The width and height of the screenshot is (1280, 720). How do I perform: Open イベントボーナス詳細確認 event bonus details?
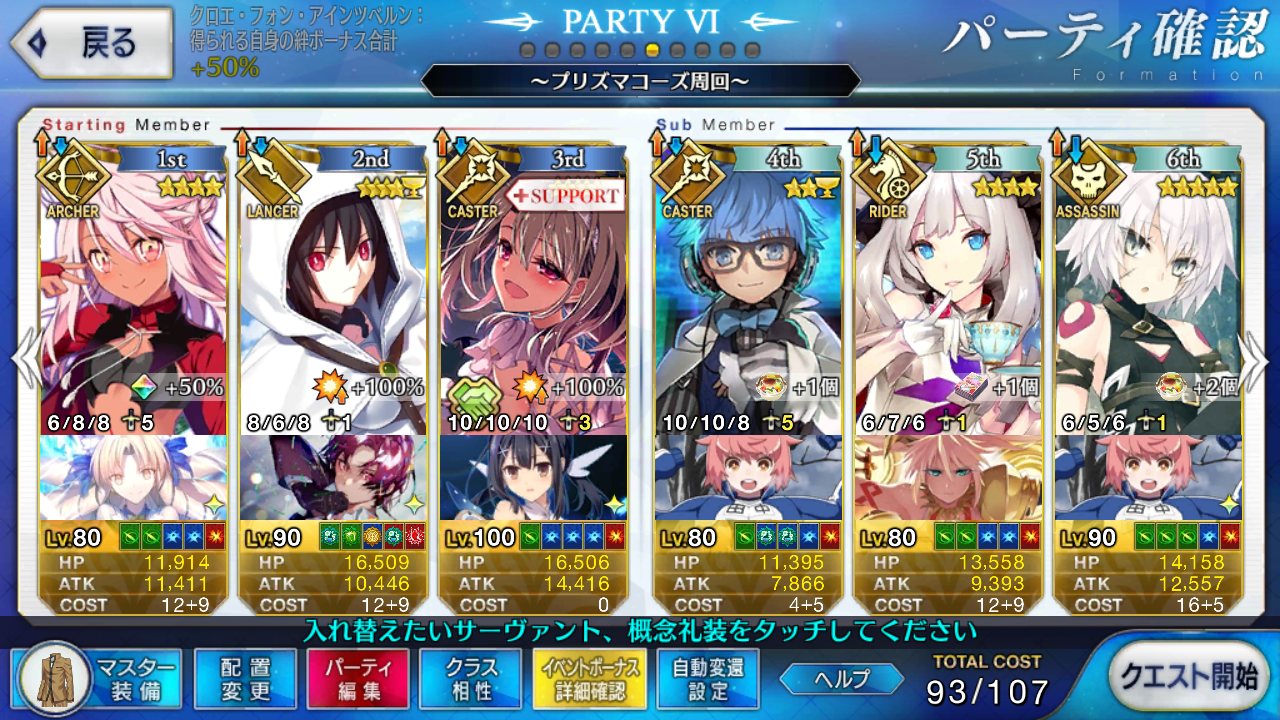pos(585,679)
